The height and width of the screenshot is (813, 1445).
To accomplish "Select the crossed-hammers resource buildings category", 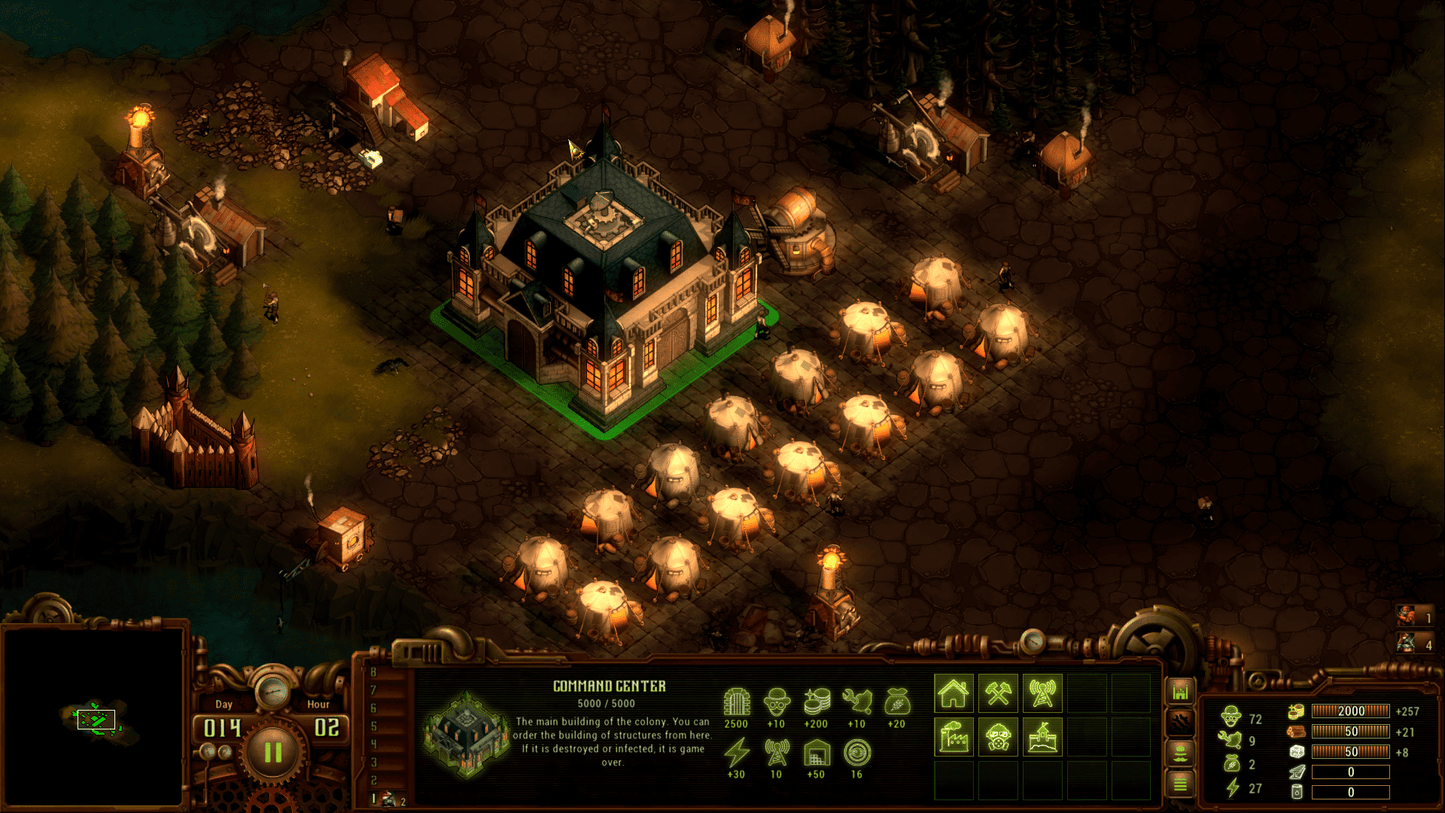I will click(x=998, y=691).
